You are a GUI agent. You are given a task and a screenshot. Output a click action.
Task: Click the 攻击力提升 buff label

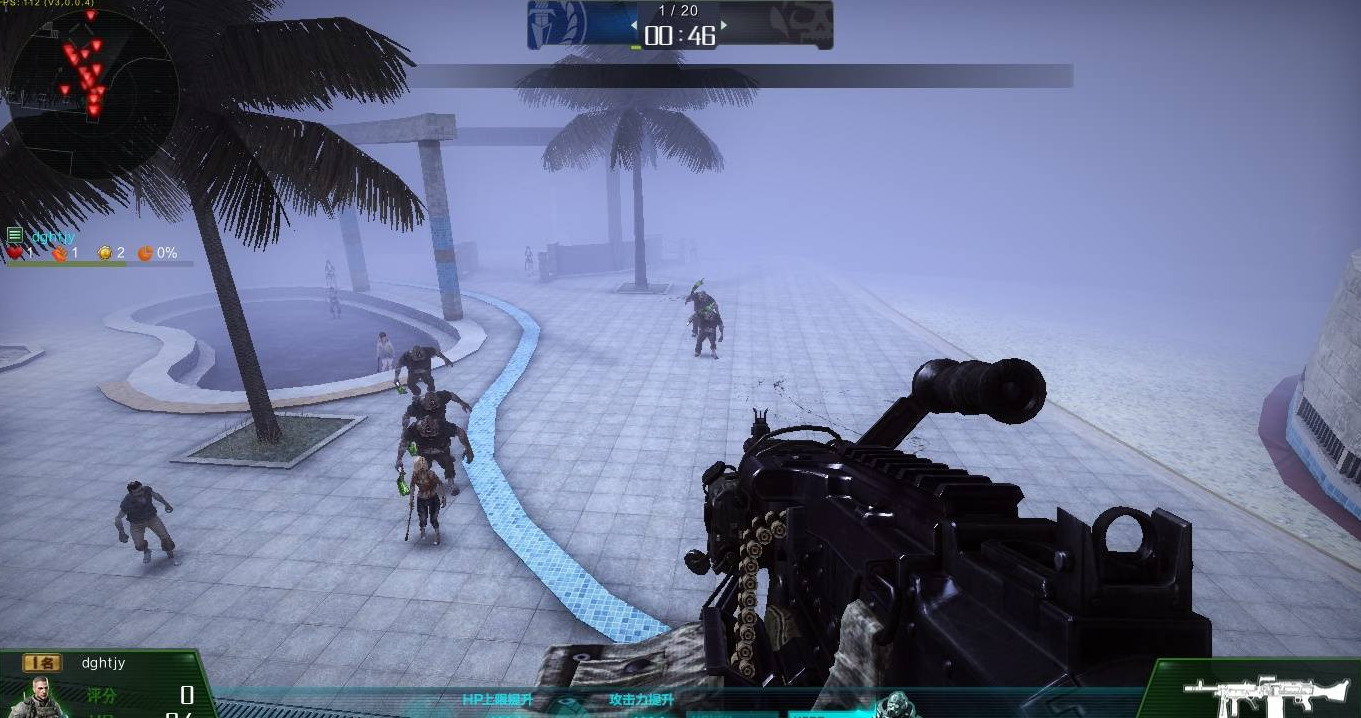click(641, 700)
